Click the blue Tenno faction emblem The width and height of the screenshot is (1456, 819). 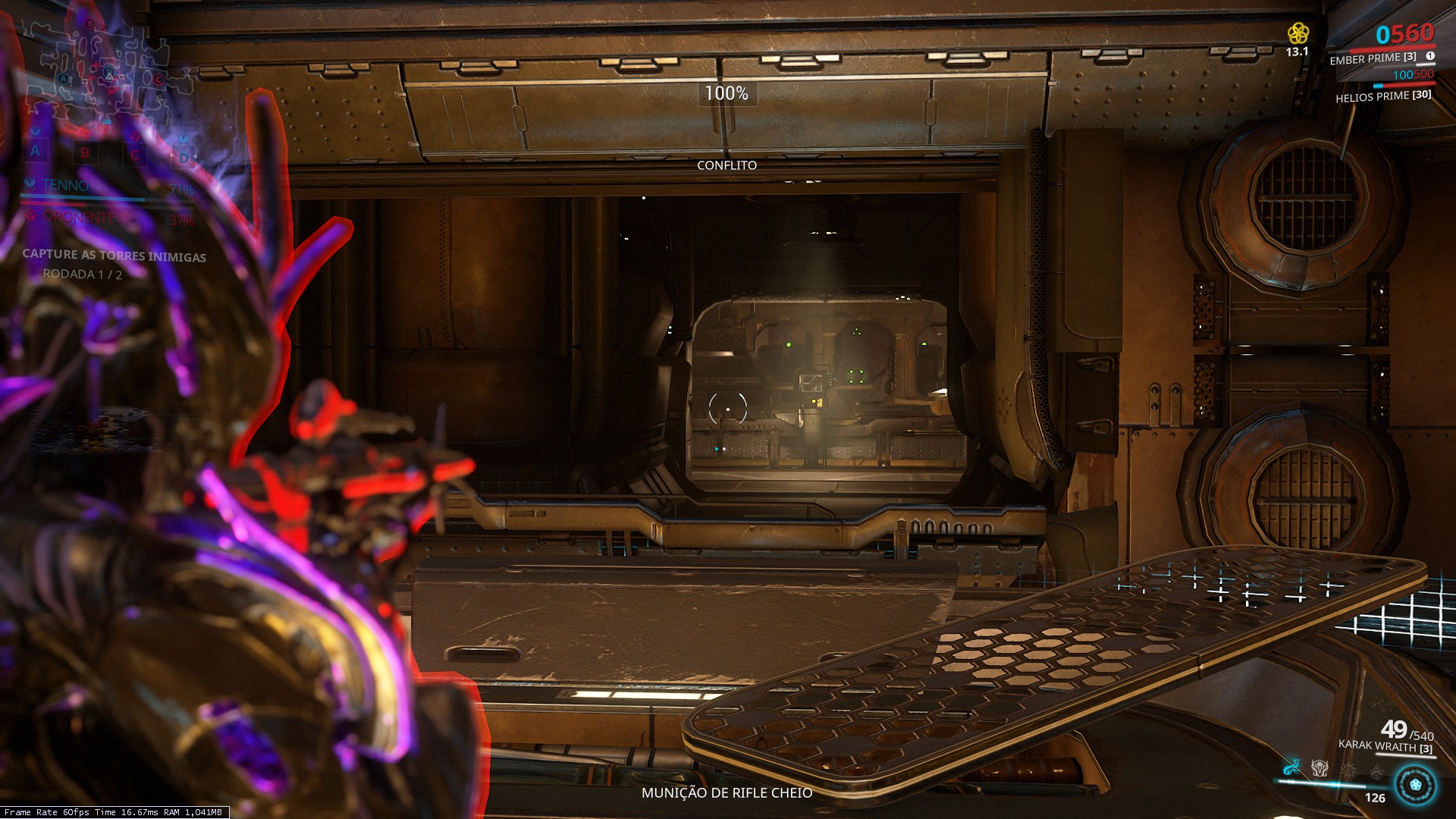point(30,184)
